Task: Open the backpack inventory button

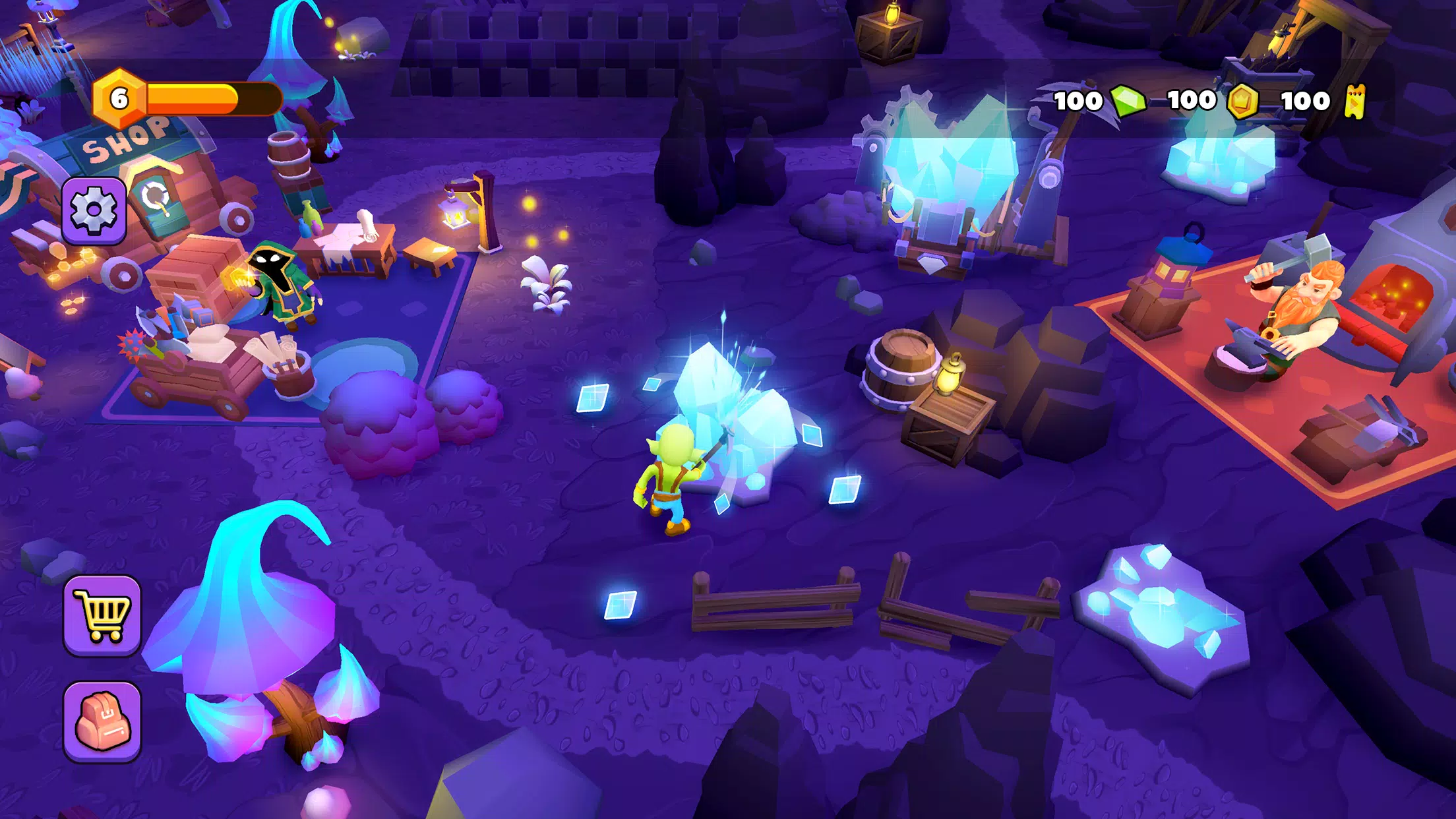Action: tap(102, 721)
